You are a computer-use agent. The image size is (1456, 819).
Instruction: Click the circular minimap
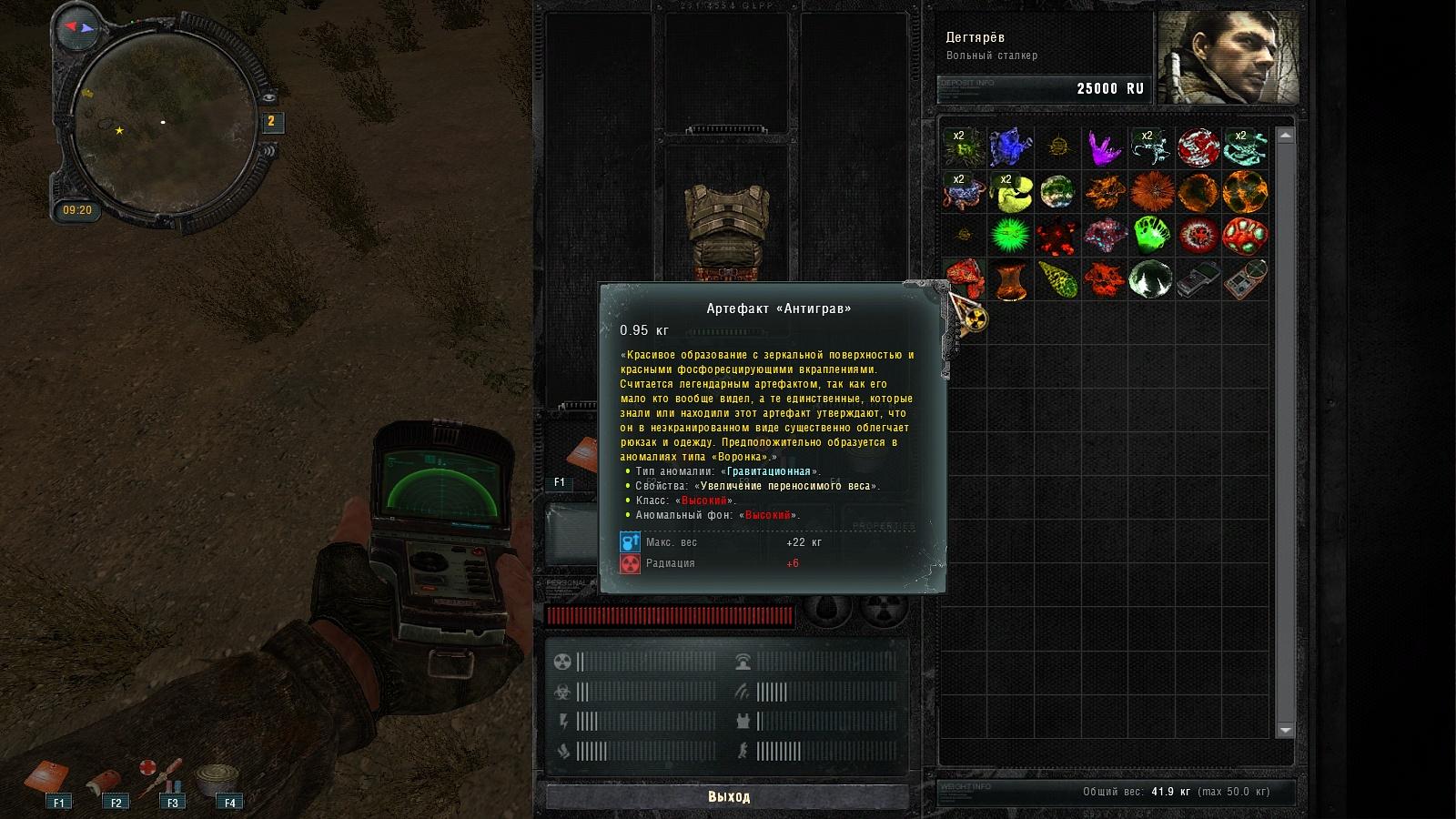164,123
